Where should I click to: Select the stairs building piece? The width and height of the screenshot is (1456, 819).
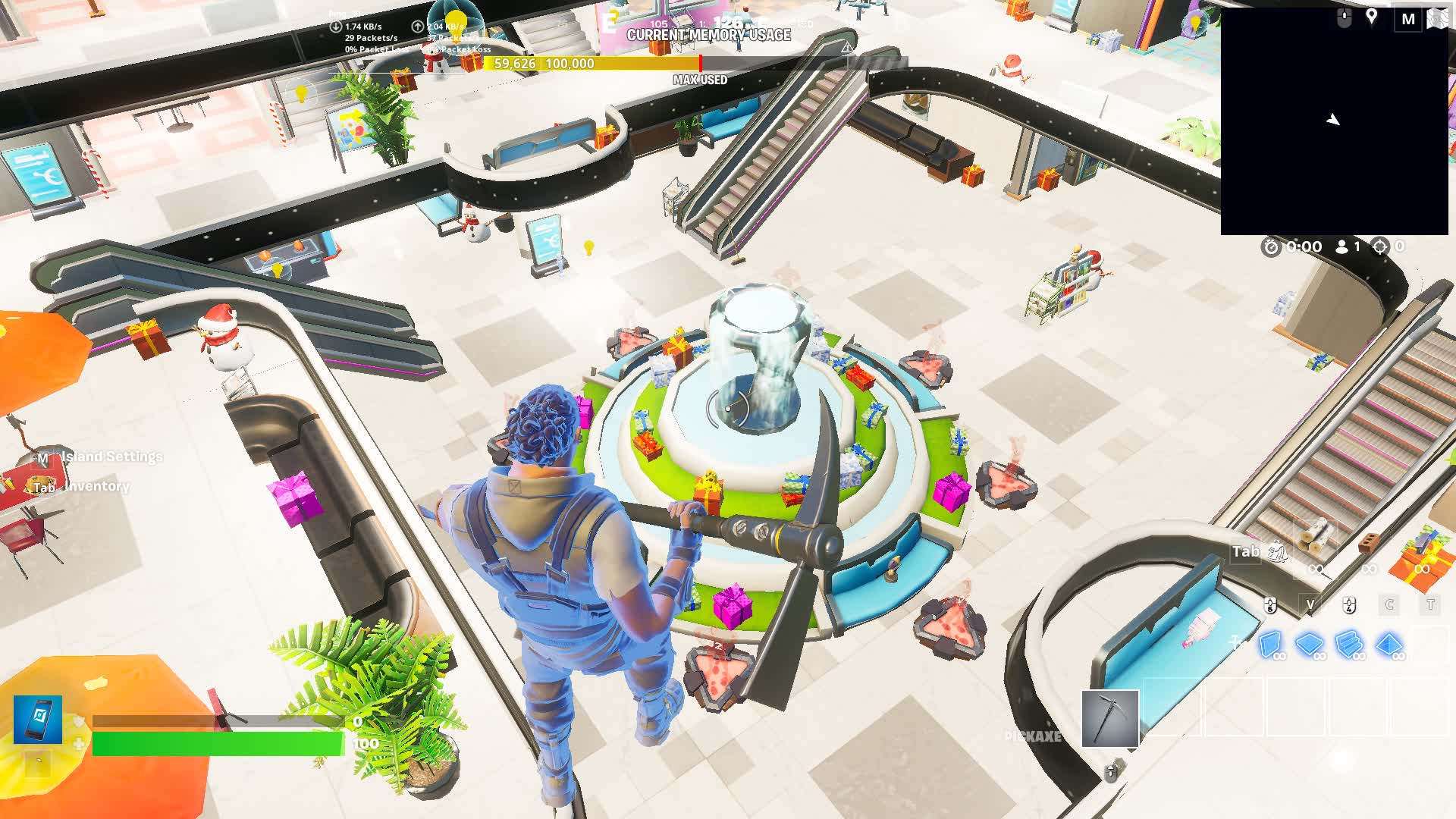pyautogui.click(x=1350, y=644)
